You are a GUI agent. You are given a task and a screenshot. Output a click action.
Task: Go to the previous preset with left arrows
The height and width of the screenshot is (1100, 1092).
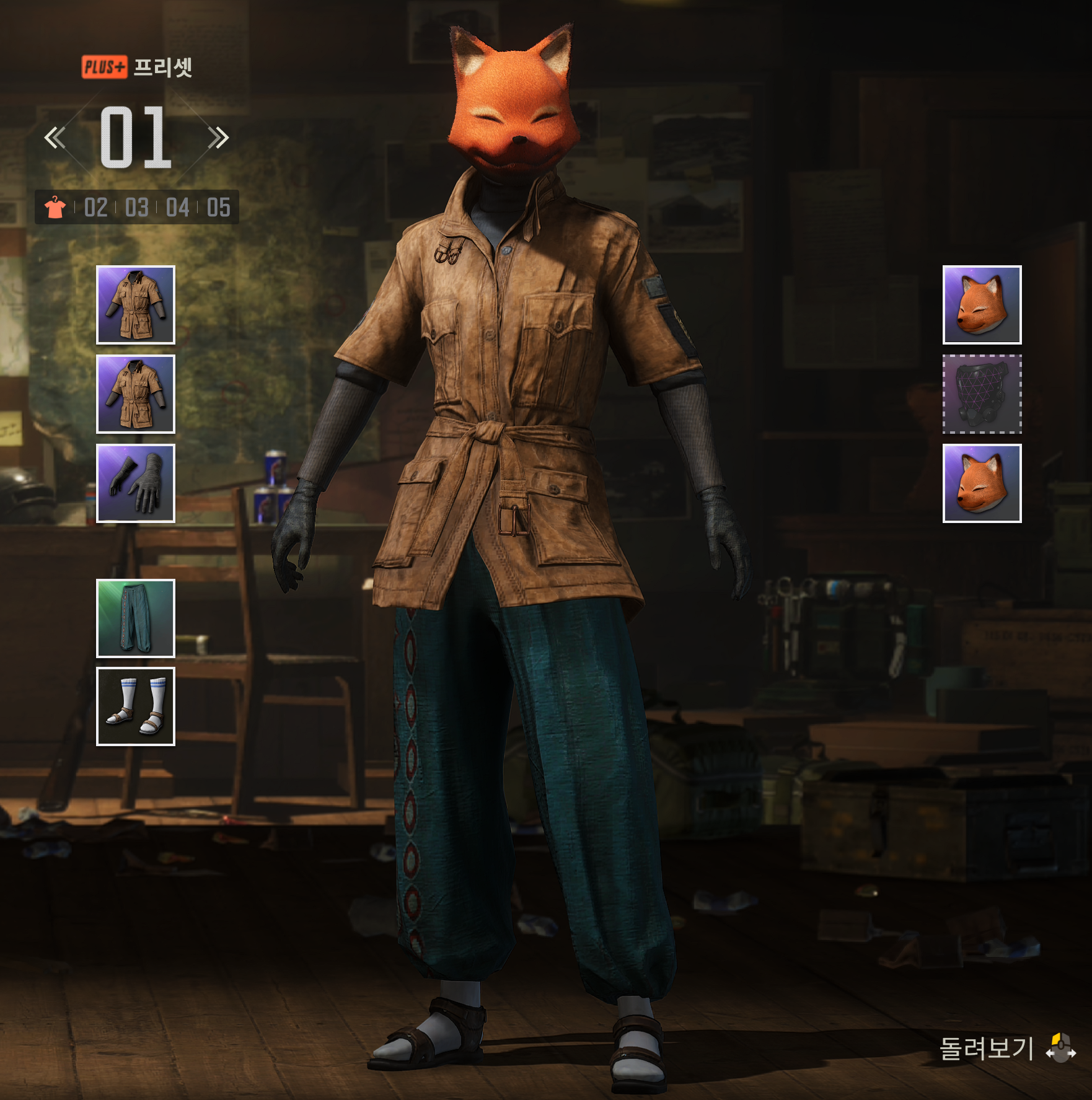pos(55,138)
